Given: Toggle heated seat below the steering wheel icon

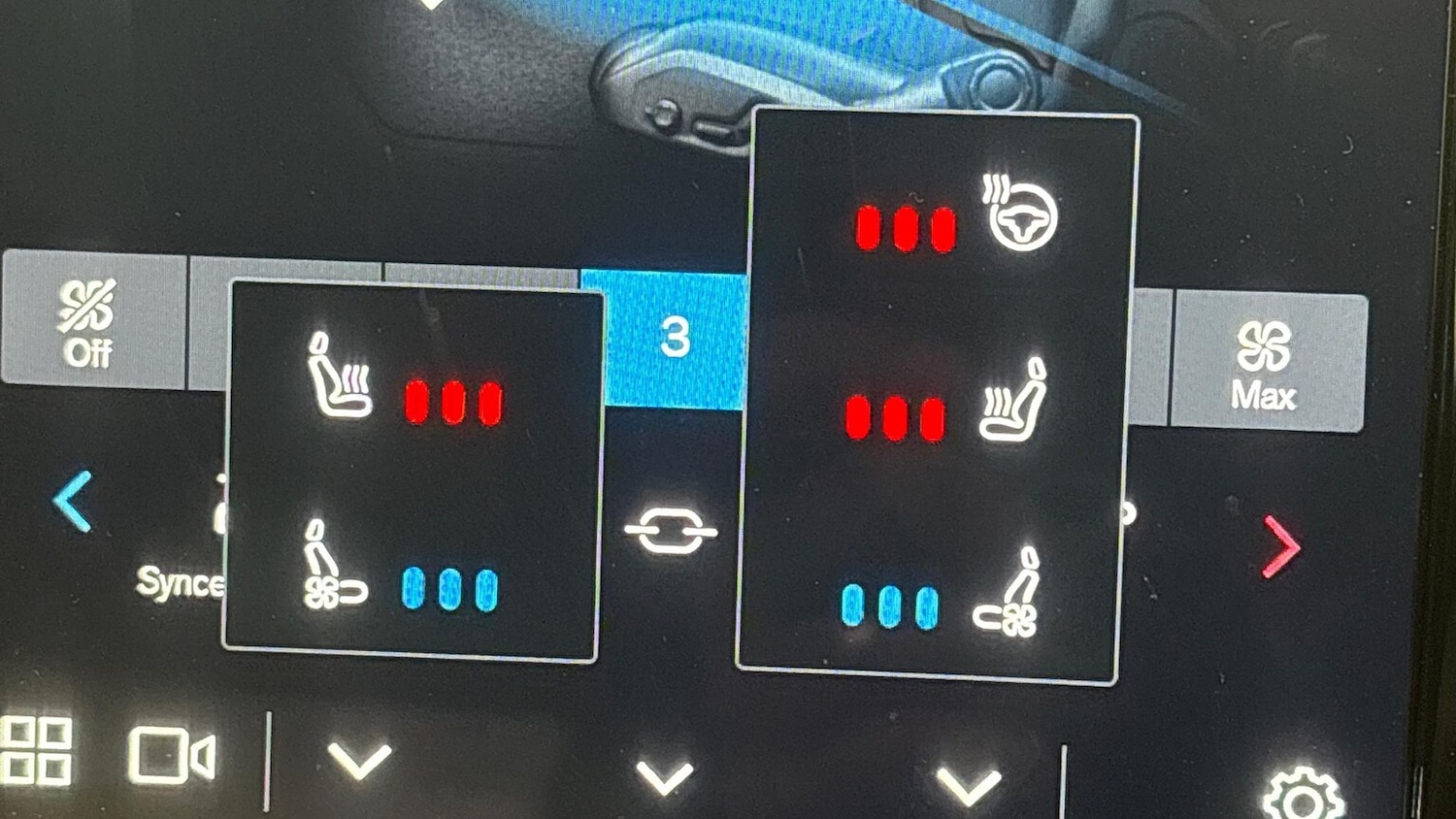Looking at the screenshot, I should point(1013,403).
